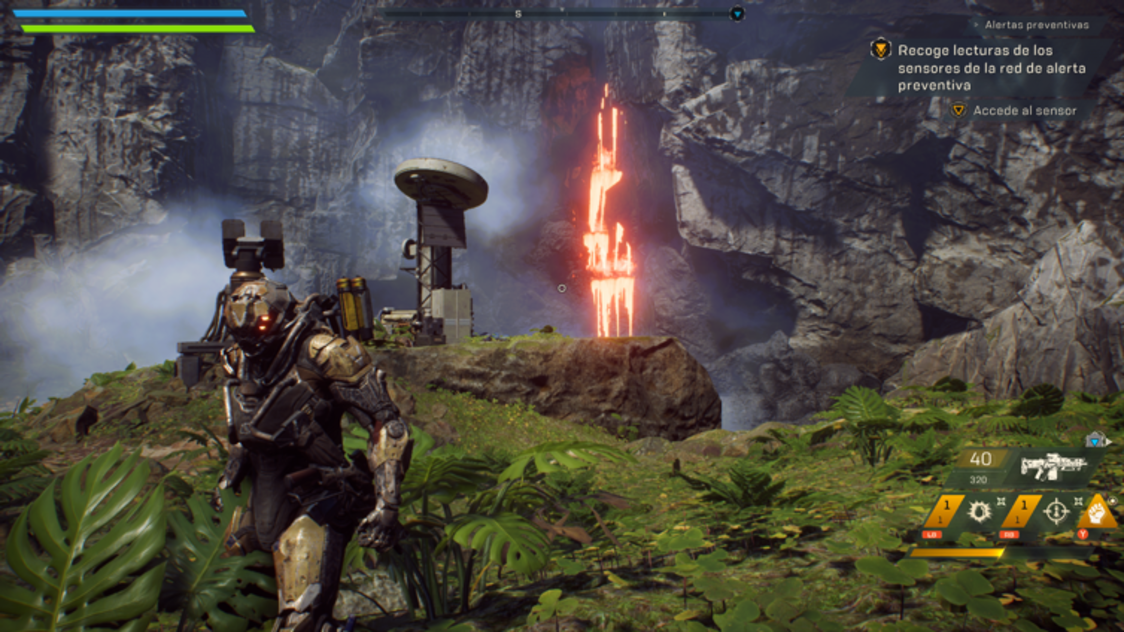Trigger the fist melee ability icon

1097,513
